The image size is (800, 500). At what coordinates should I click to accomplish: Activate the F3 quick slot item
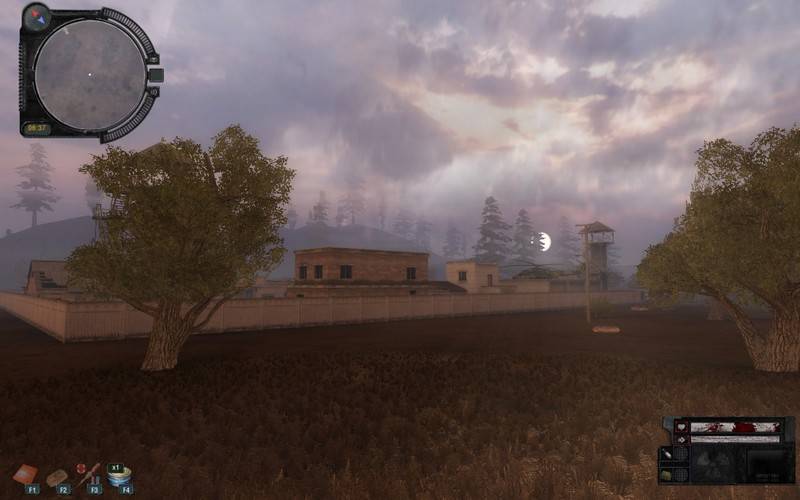pos(90,474)
